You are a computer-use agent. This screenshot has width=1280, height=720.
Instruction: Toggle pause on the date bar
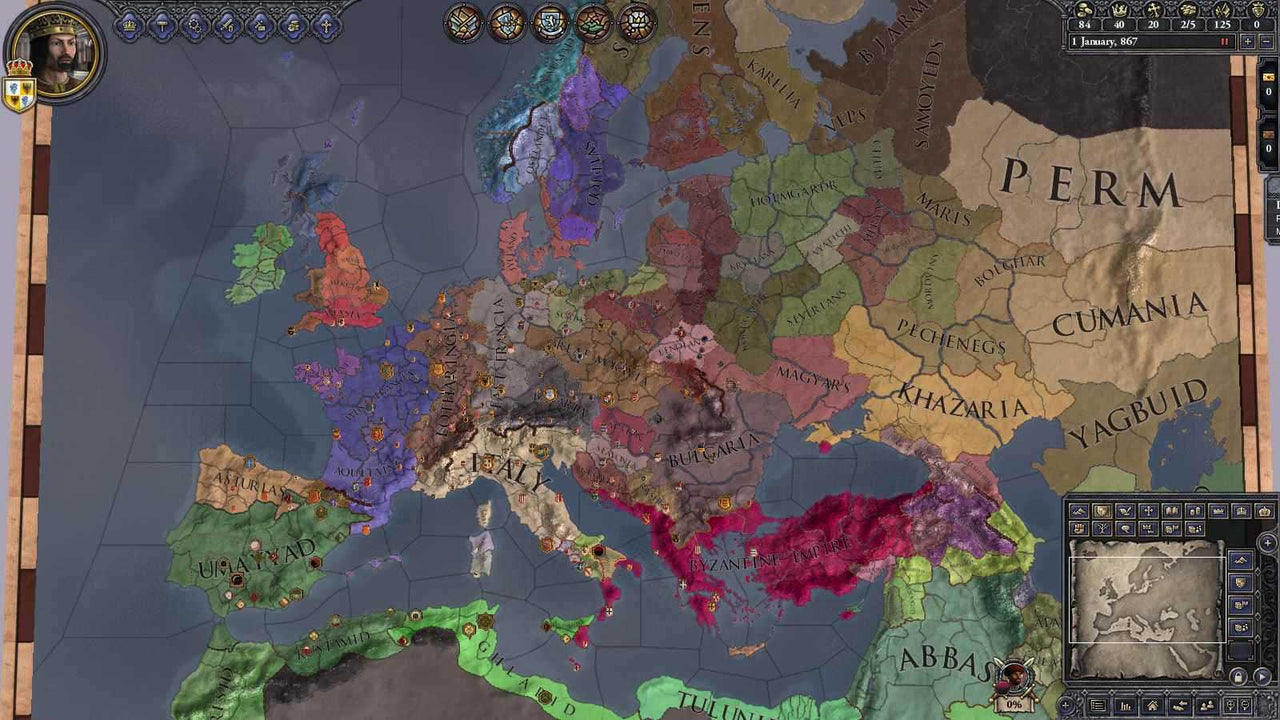point(1224,41)
